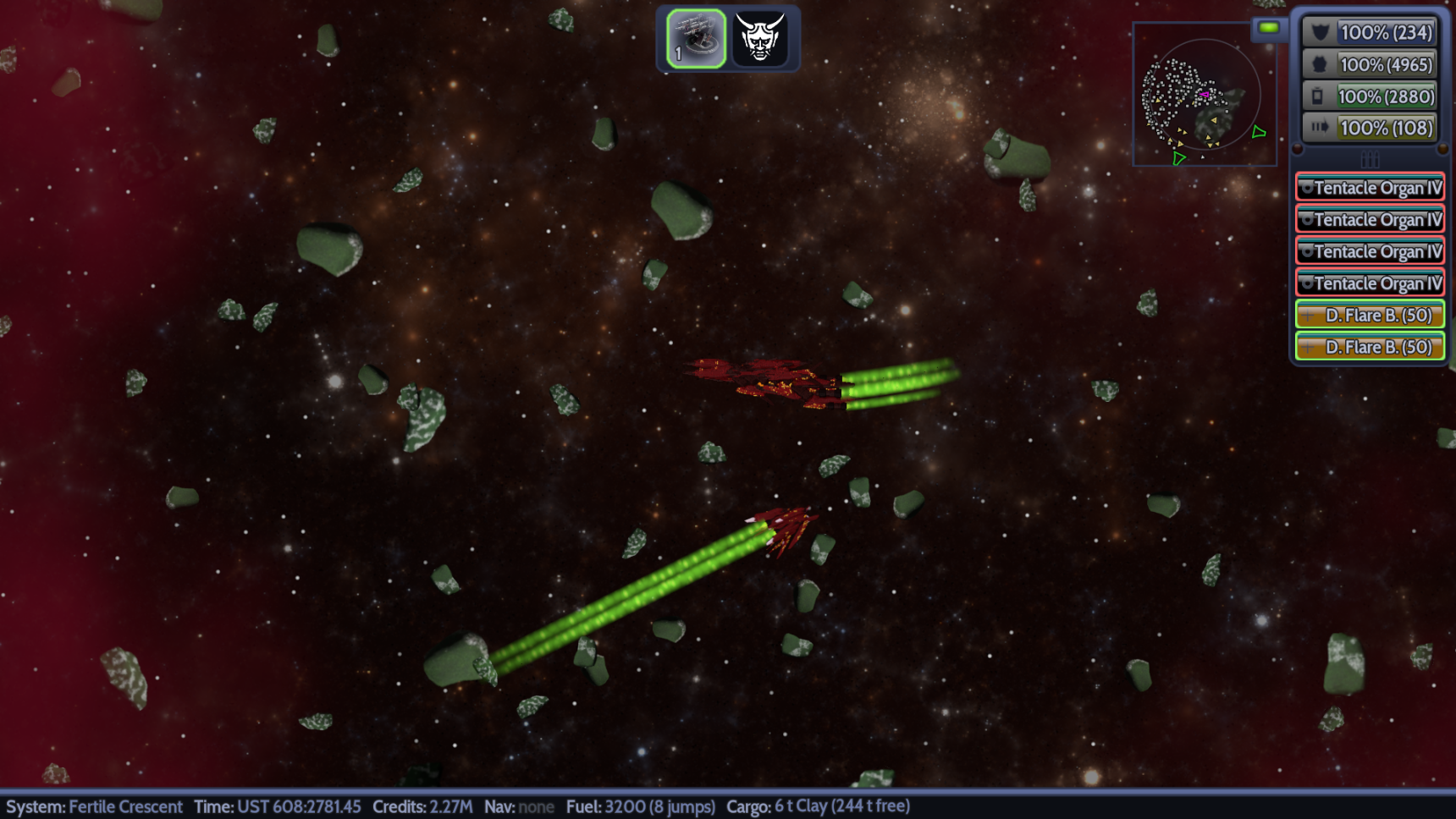Click the asteroid field radar minimap
Image resolution: width=1456 pixels, height=819 pixels.
1203,95
